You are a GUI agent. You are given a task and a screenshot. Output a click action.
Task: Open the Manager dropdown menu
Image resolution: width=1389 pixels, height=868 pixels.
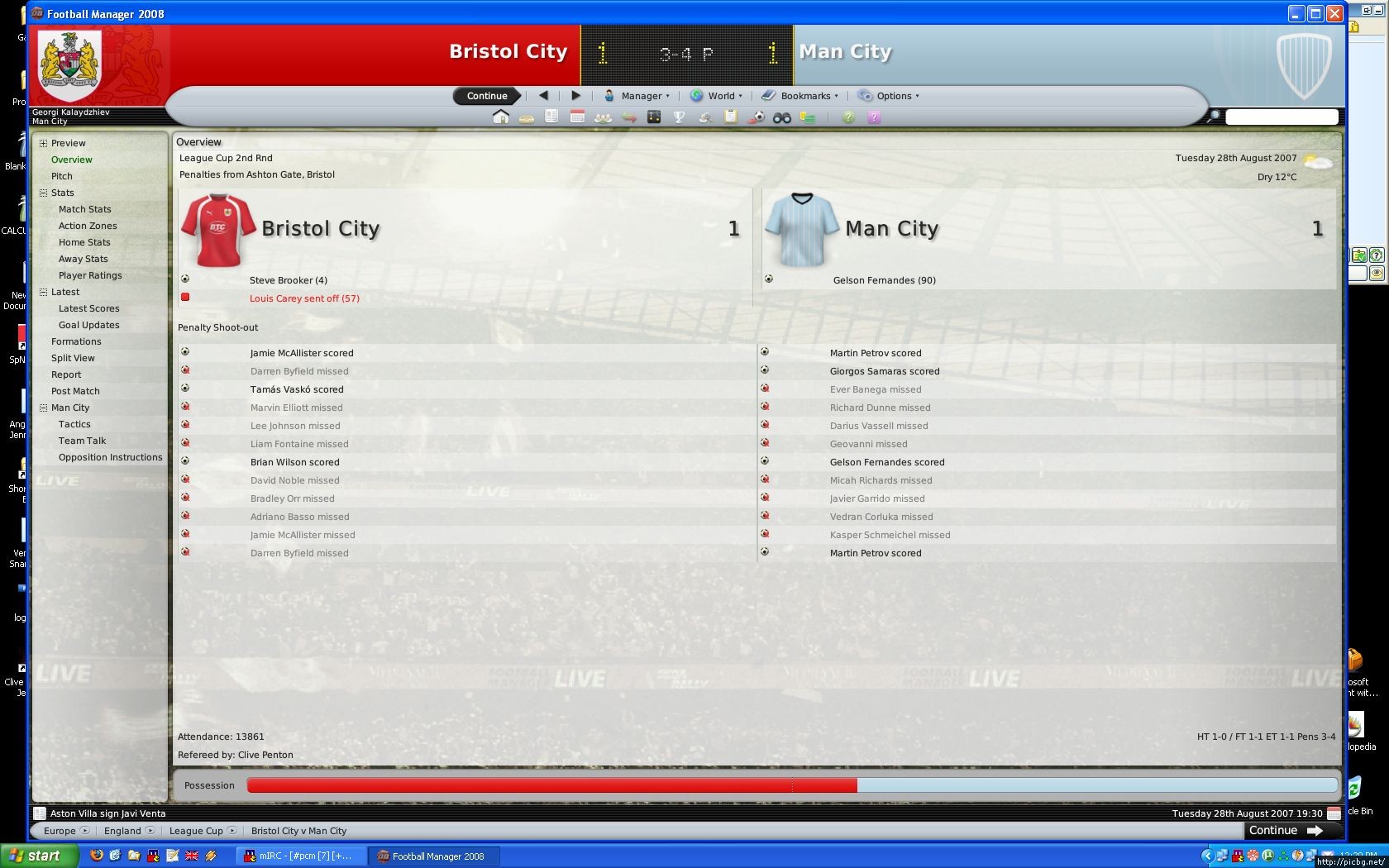pos(637,96)
